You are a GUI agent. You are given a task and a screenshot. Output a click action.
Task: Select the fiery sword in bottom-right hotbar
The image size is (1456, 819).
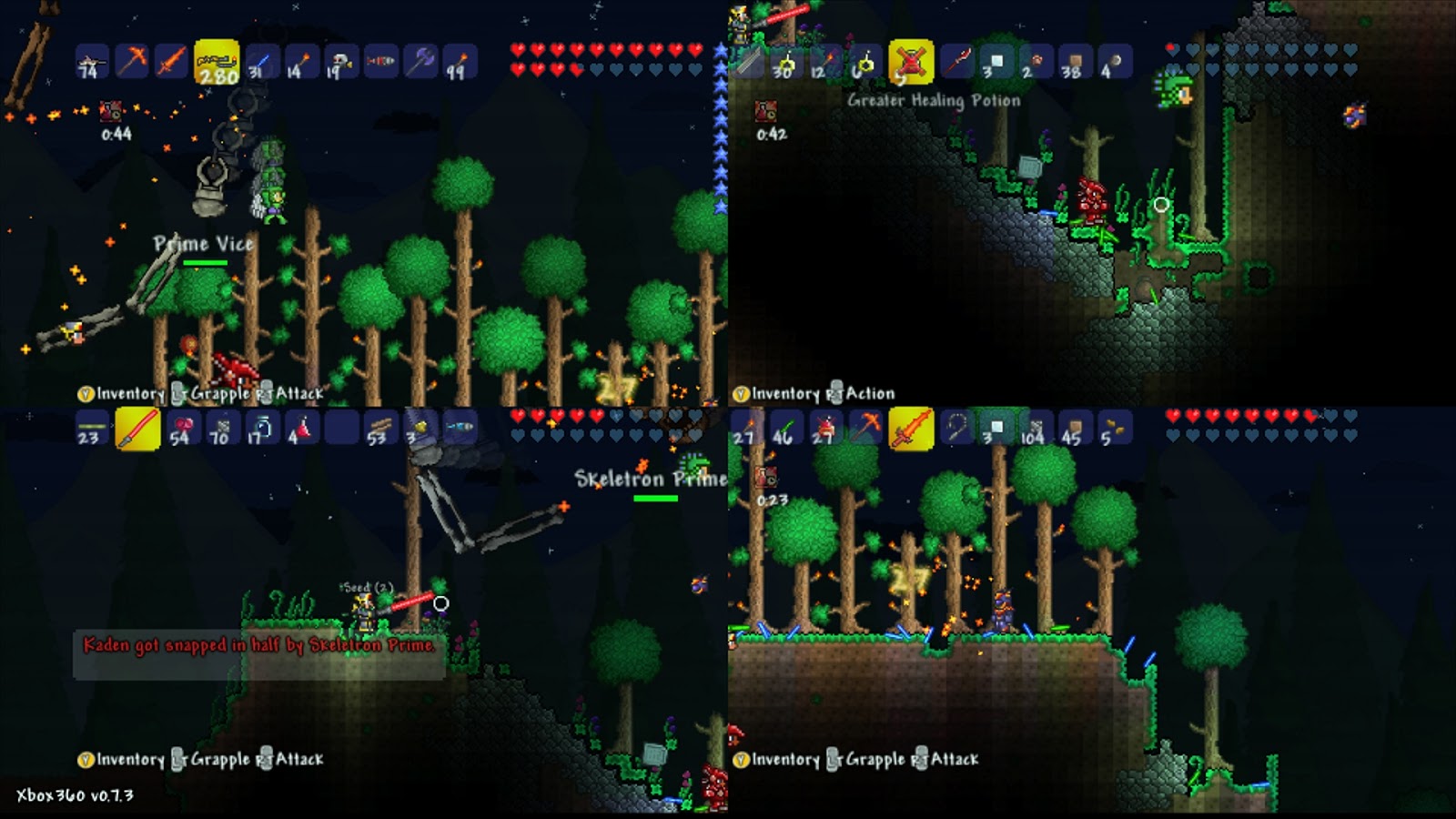coord(910,430)
